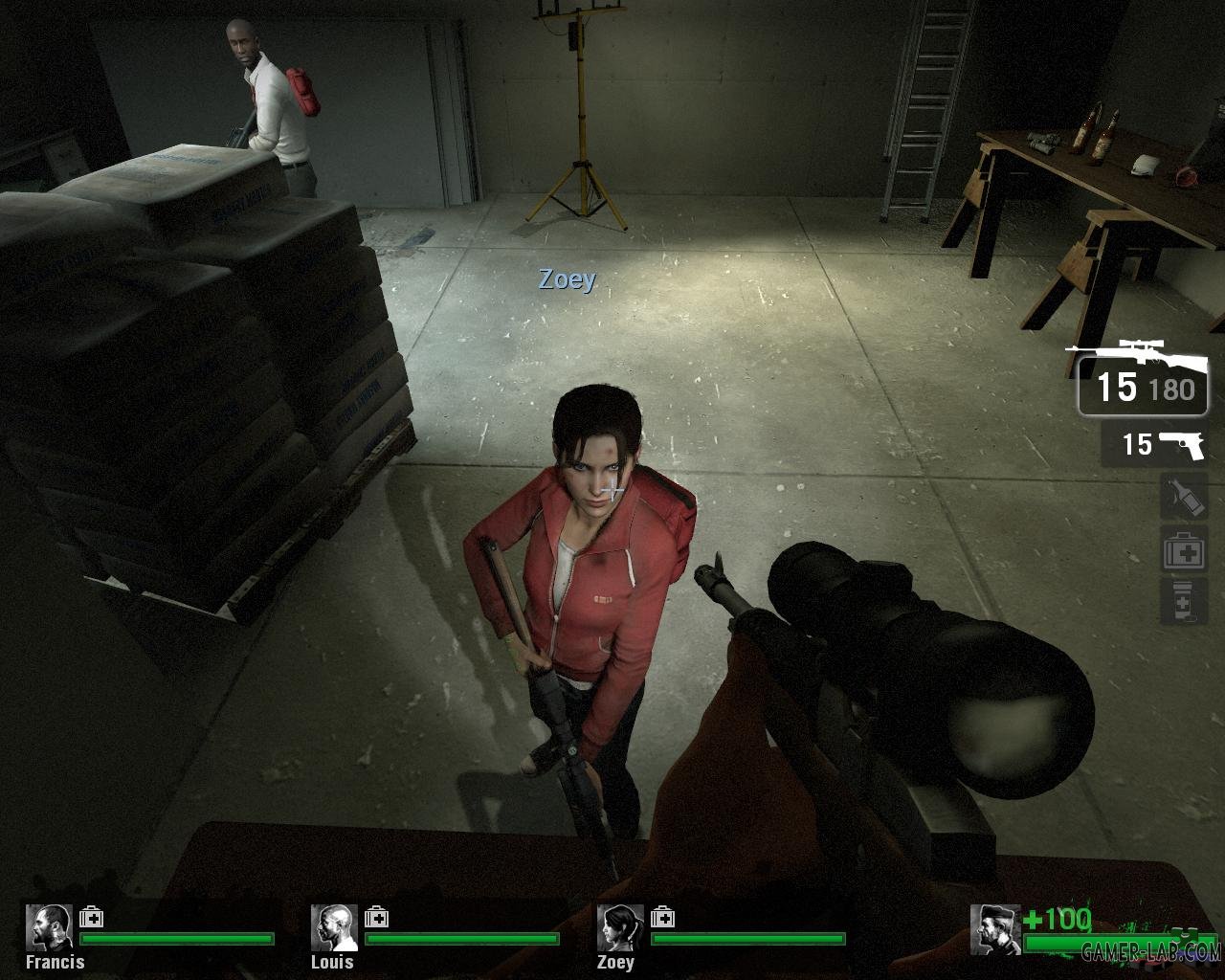Select the molotov throwable slot

click(1183, 498)
